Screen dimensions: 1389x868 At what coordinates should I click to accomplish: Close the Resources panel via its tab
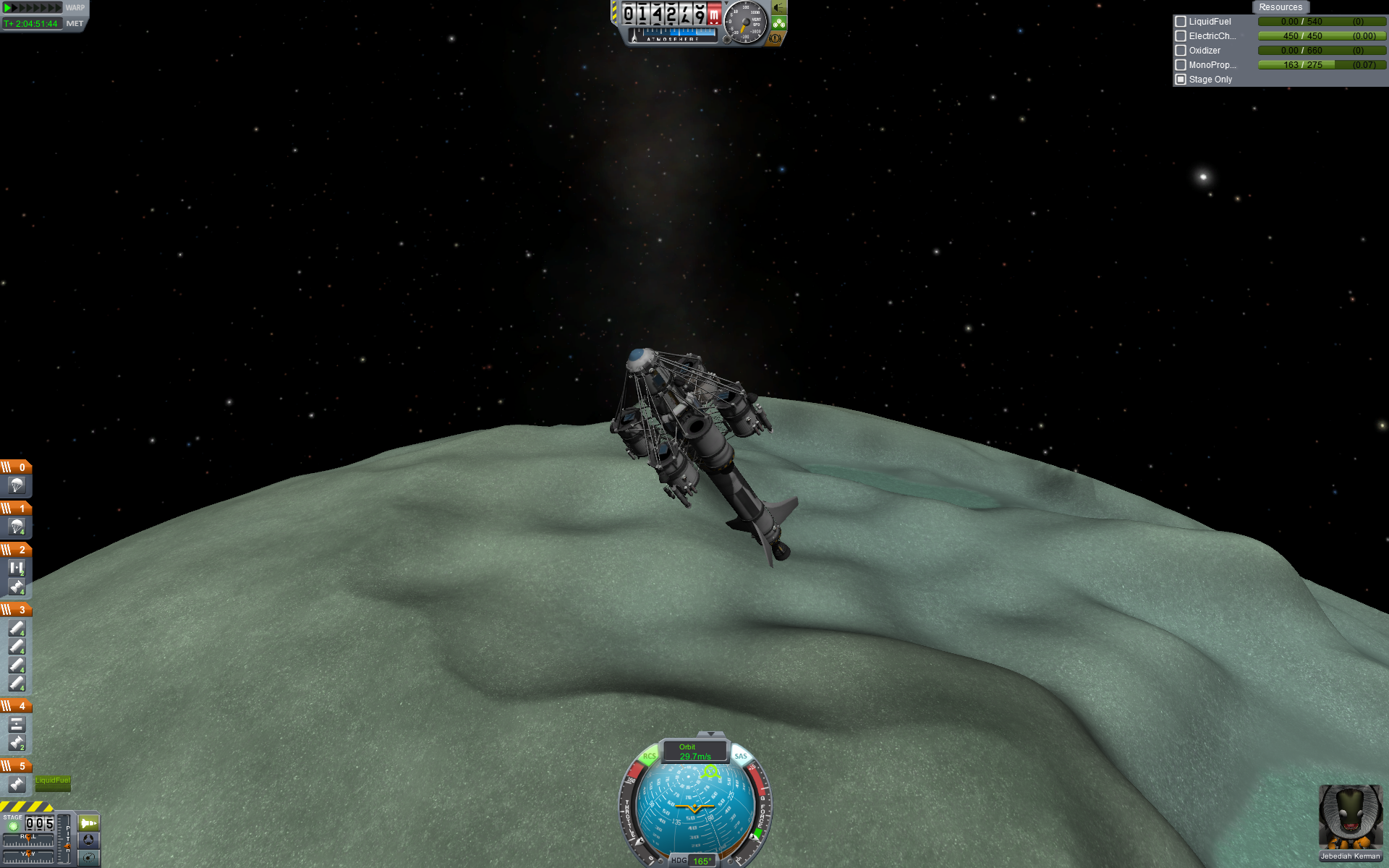pos(1280,7)
